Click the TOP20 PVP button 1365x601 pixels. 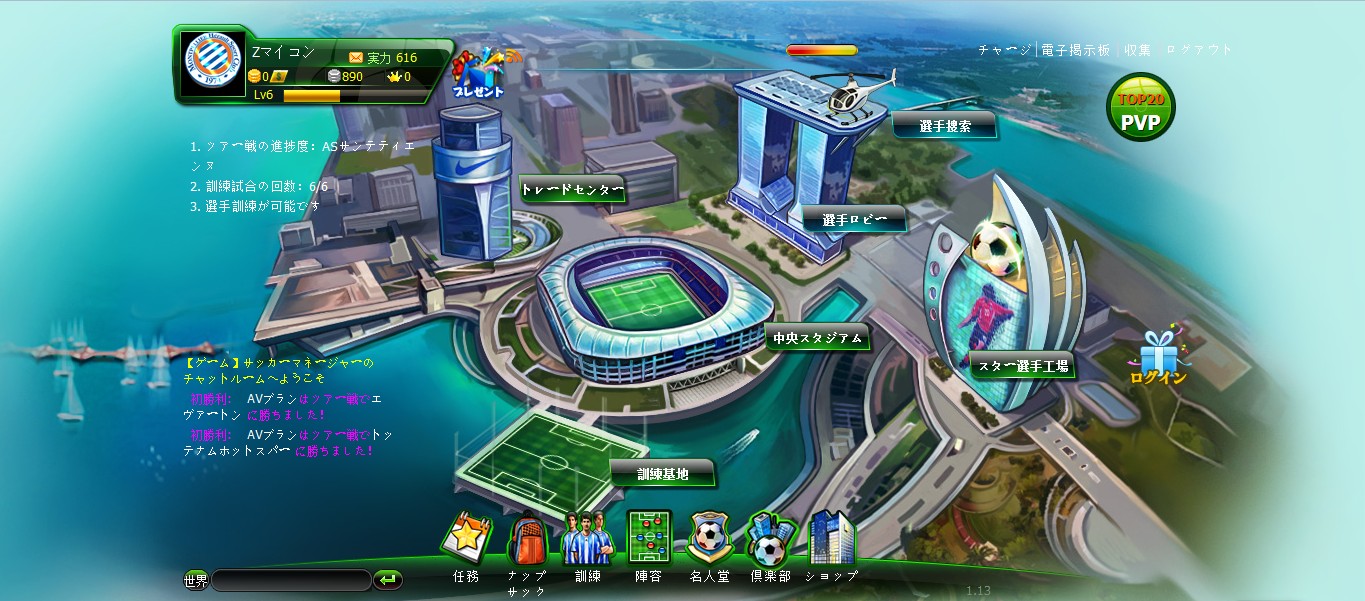1140,109
